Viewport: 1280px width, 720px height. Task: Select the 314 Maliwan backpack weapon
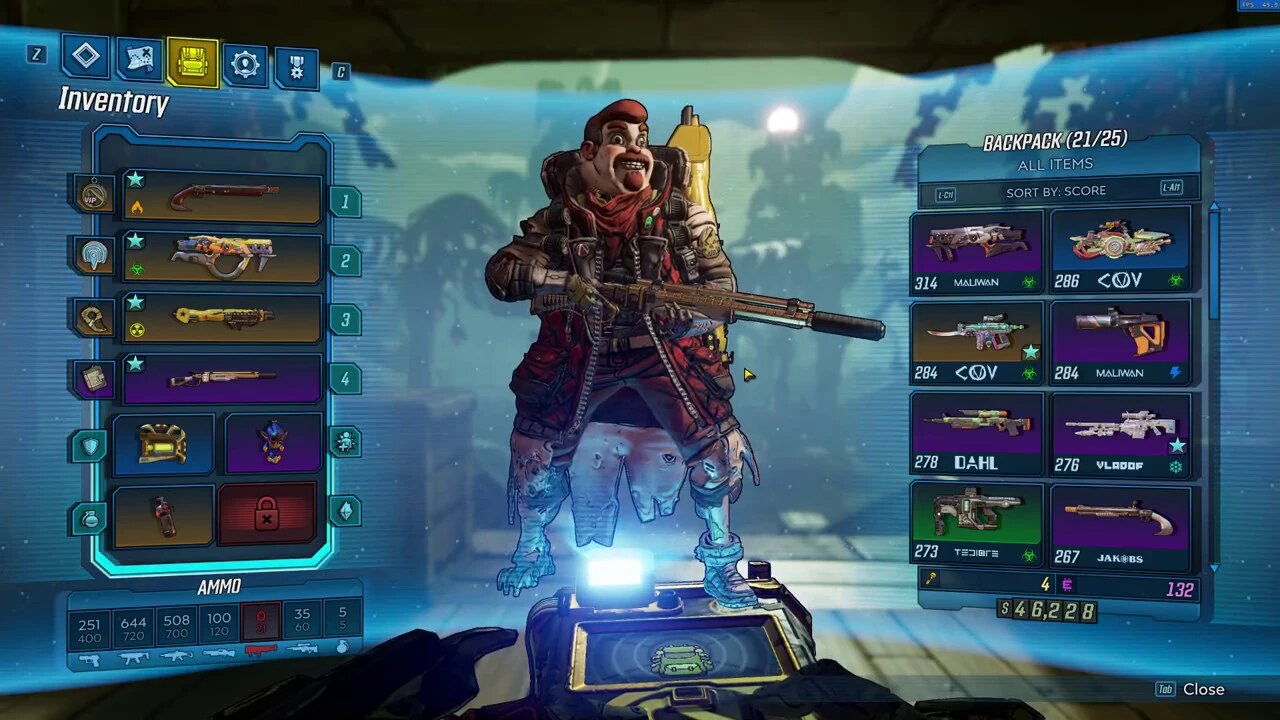(x=976, y=251)
